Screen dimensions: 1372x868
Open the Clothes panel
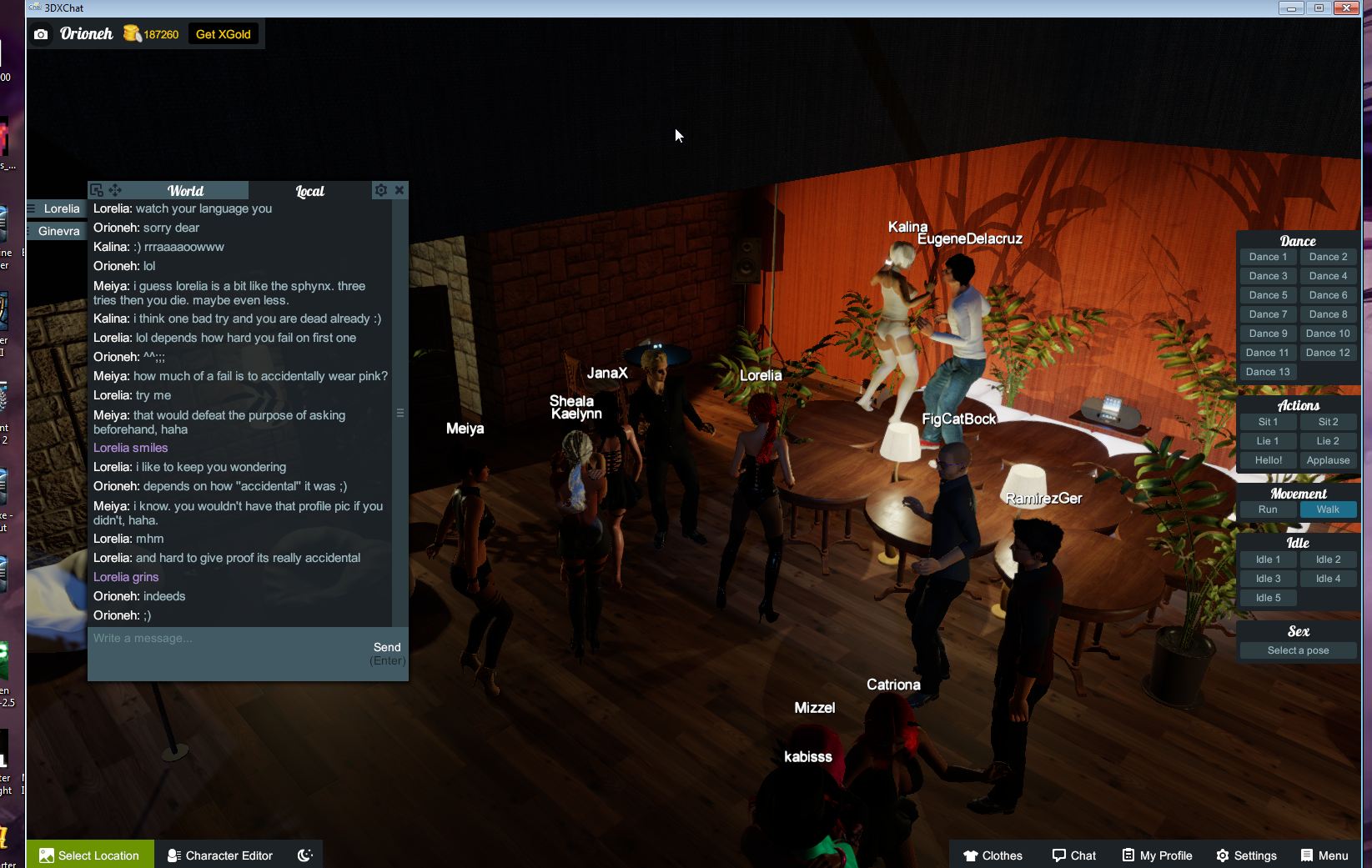click(x=993, y=855)
